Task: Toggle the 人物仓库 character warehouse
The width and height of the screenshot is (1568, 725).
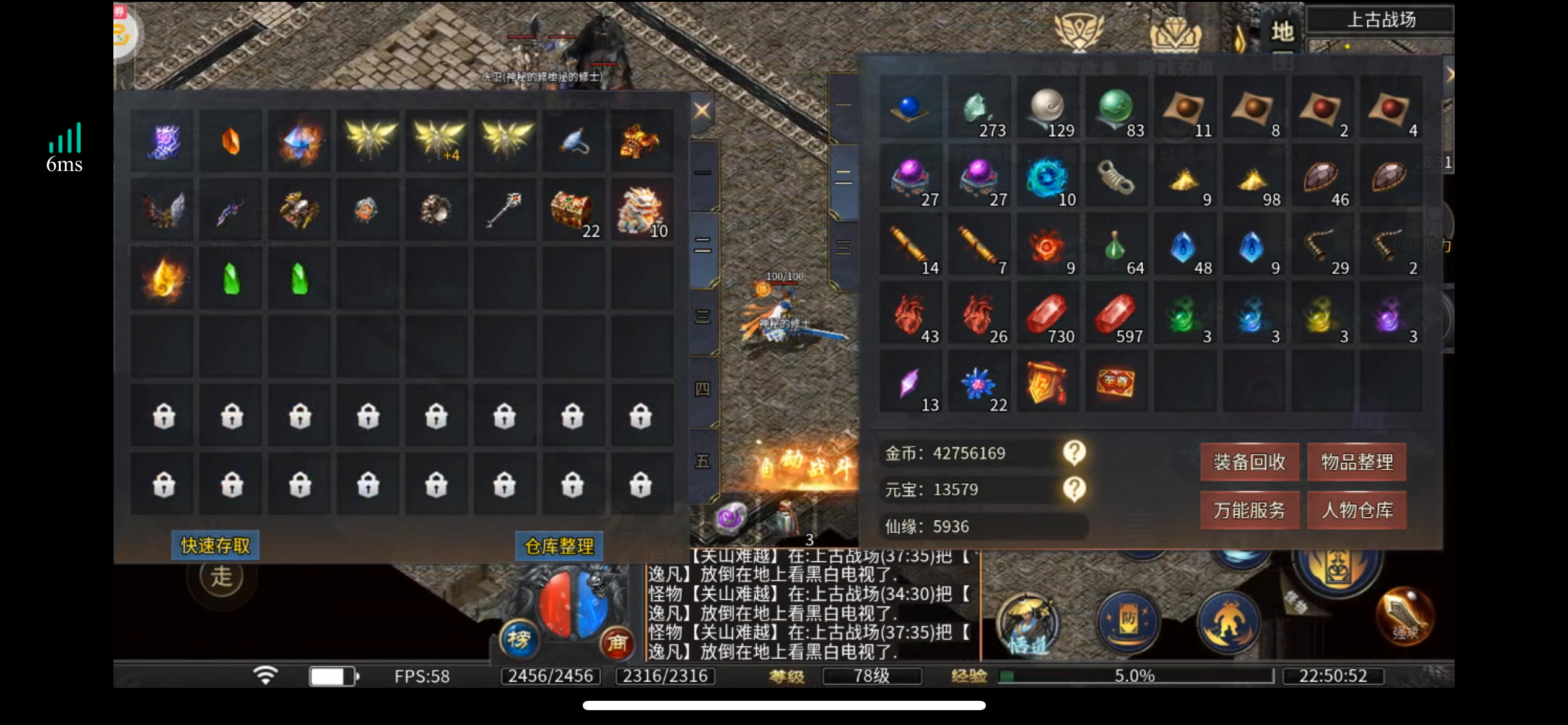Action: tap(1357, 511)
